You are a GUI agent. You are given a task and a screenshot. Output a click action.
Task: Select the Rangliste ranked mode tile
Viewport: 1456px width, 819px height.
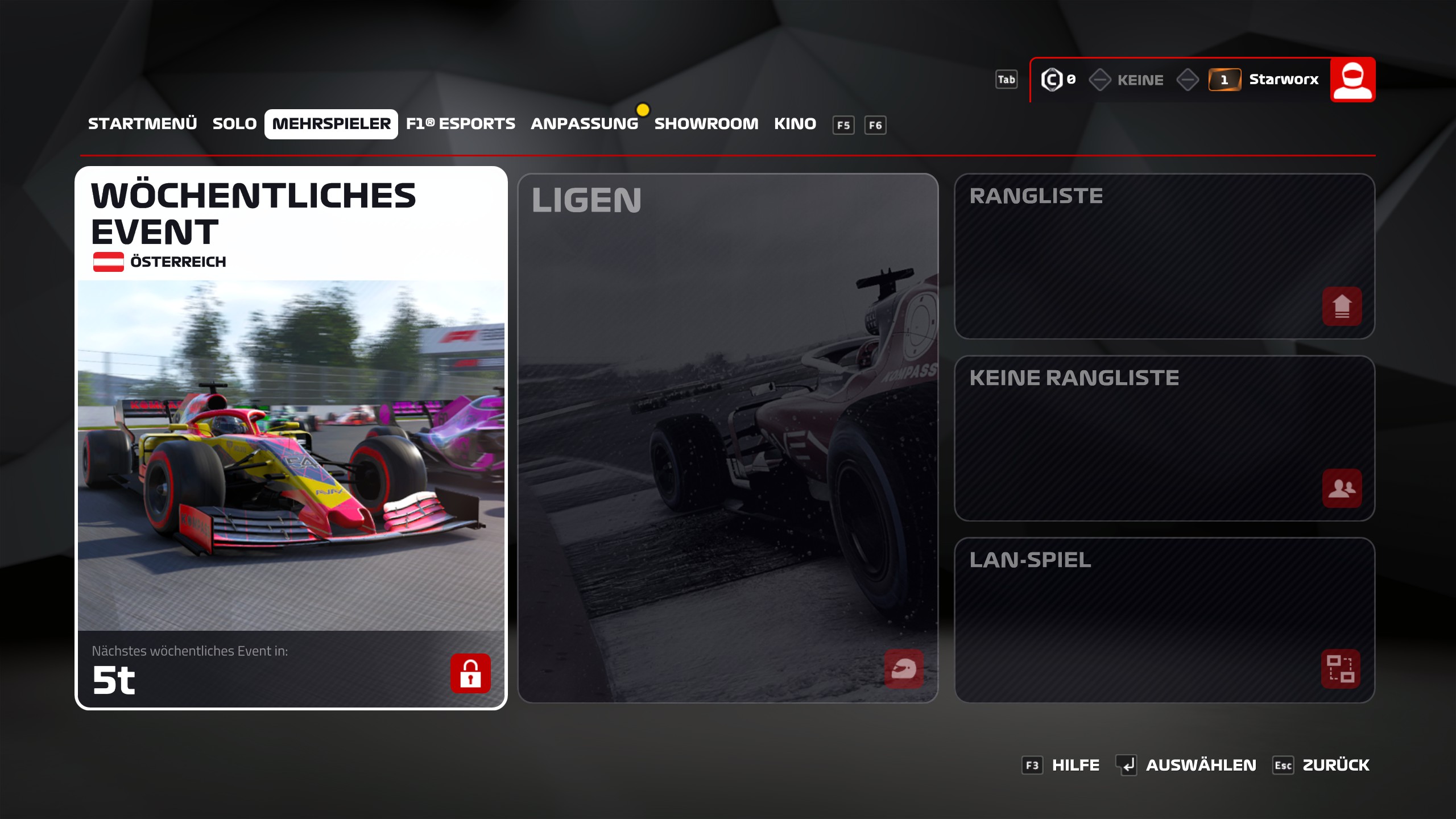[1164, 256]
